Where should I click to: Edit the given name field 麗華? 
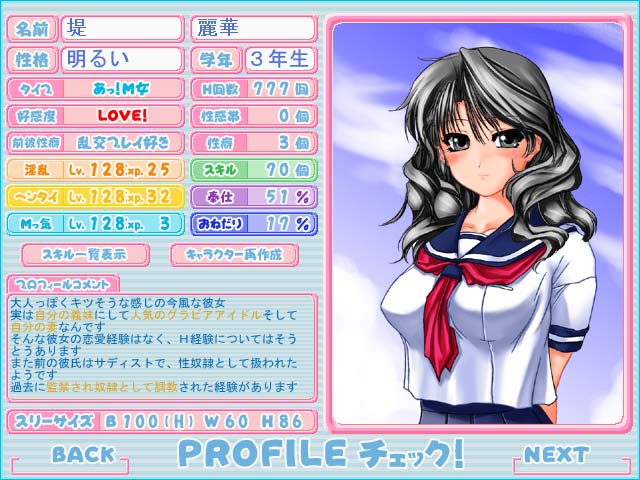tap(252, 28)
